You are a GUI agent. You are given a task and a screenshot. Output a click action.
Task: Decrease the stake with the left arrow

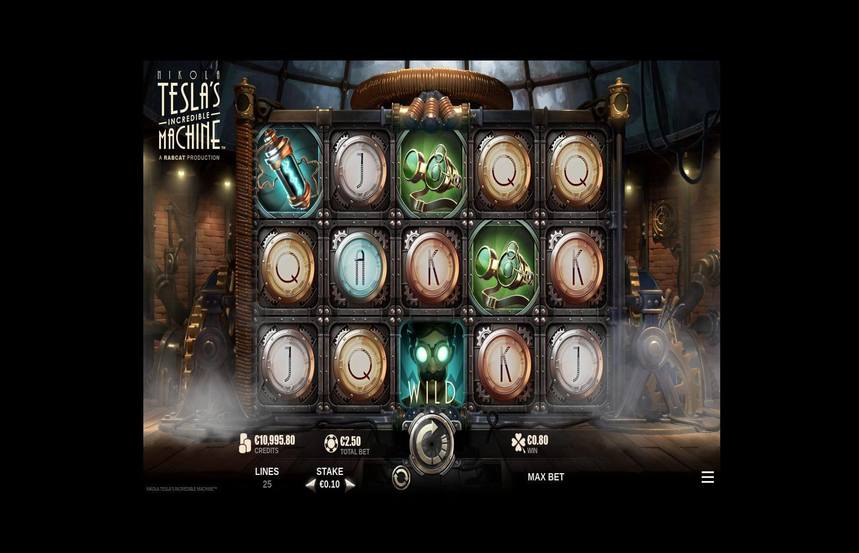[x=310, y=484]
